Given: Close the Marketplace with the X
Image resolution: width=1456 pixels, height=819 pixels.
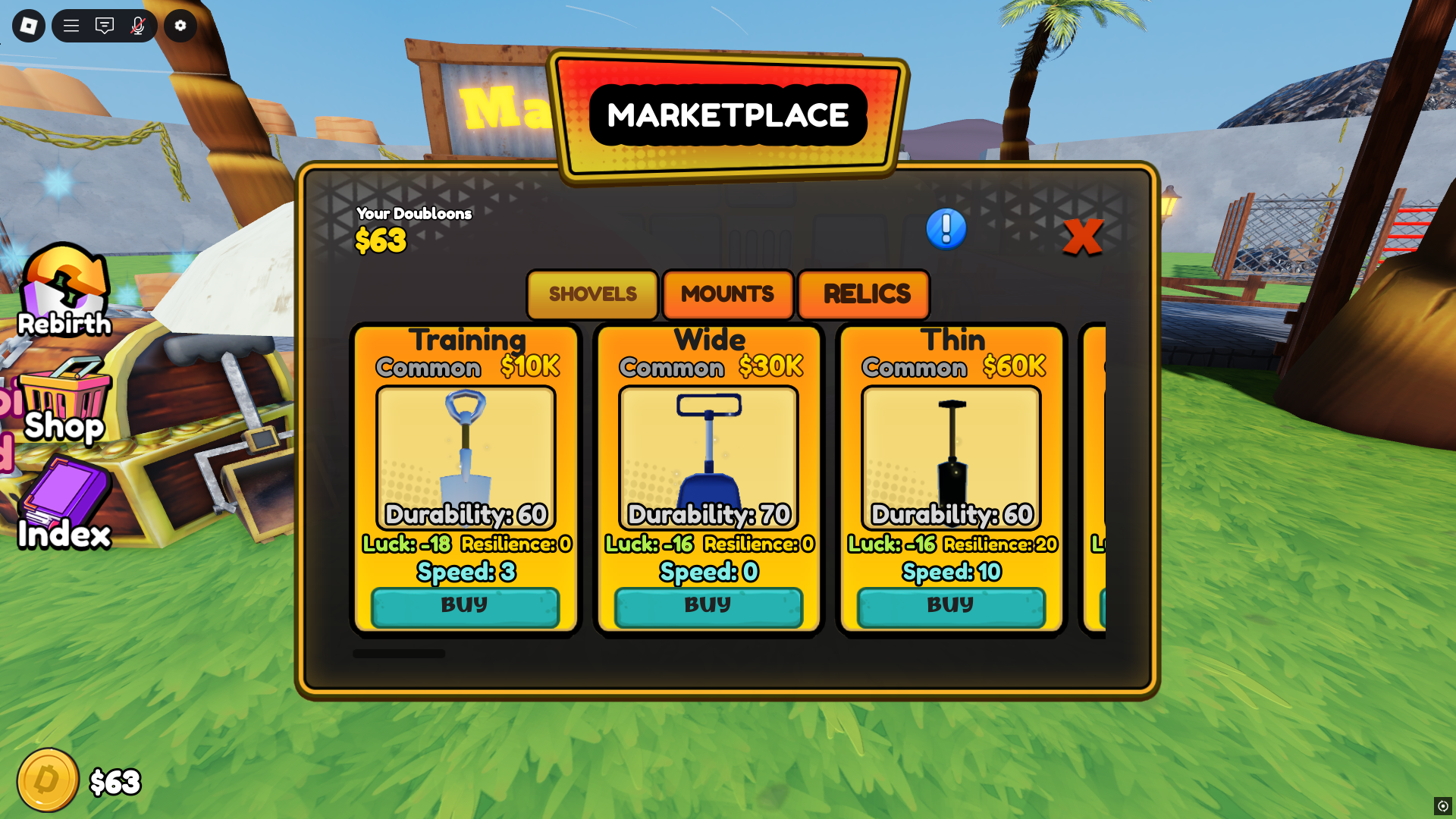Looking at the screenshot, I should click(x=1084, y=237).
